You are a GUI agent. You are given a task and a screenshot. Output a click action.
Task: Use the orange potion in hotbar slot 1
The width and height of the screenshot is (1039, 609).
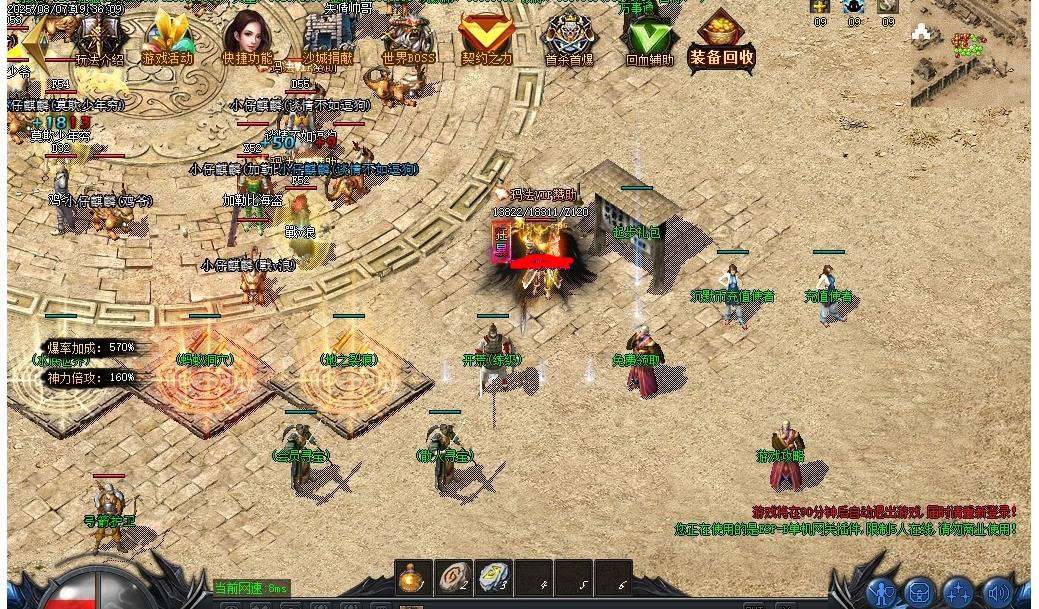413,578
